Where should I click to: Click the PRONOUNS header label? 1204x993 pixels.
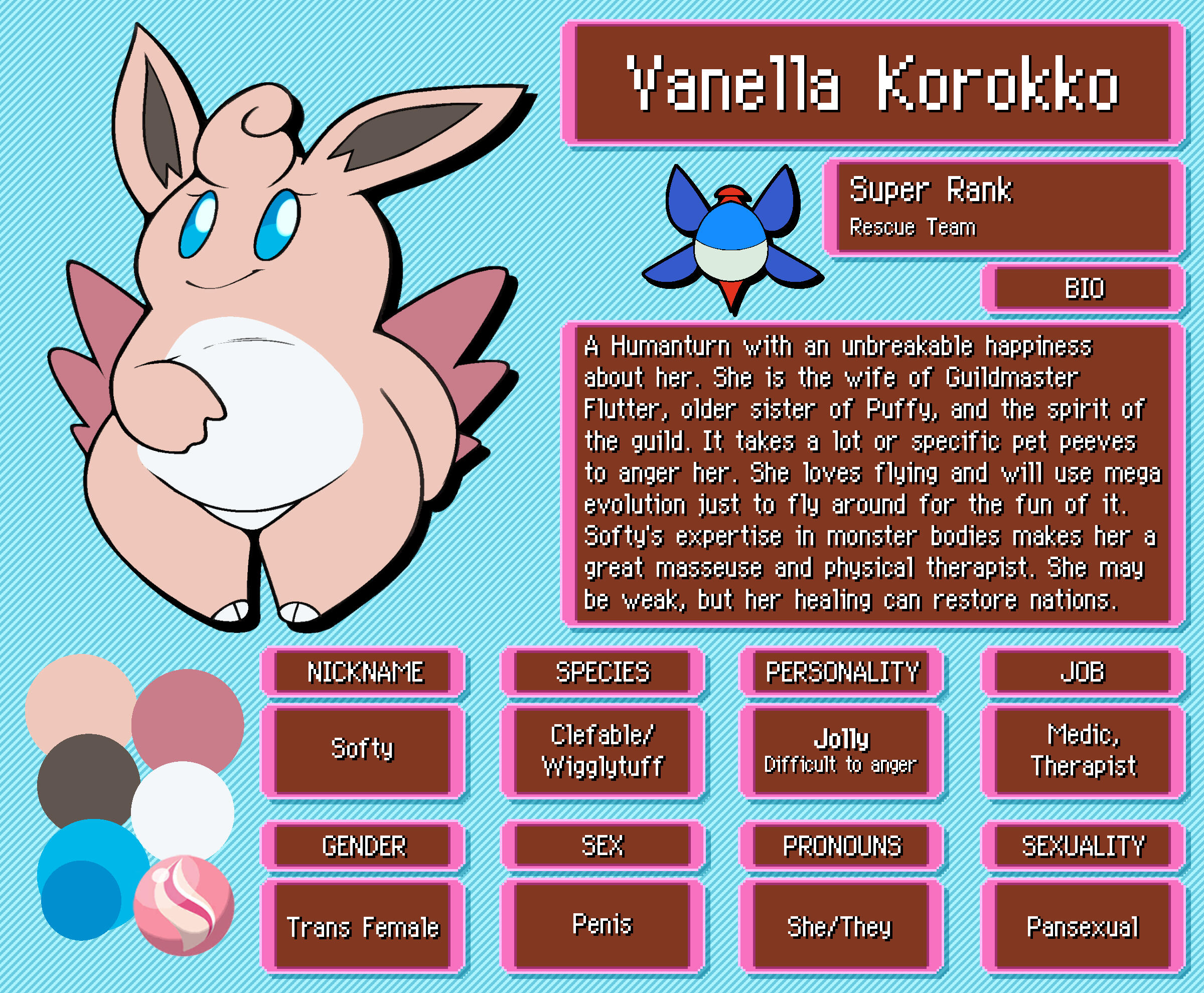point(841,846)
